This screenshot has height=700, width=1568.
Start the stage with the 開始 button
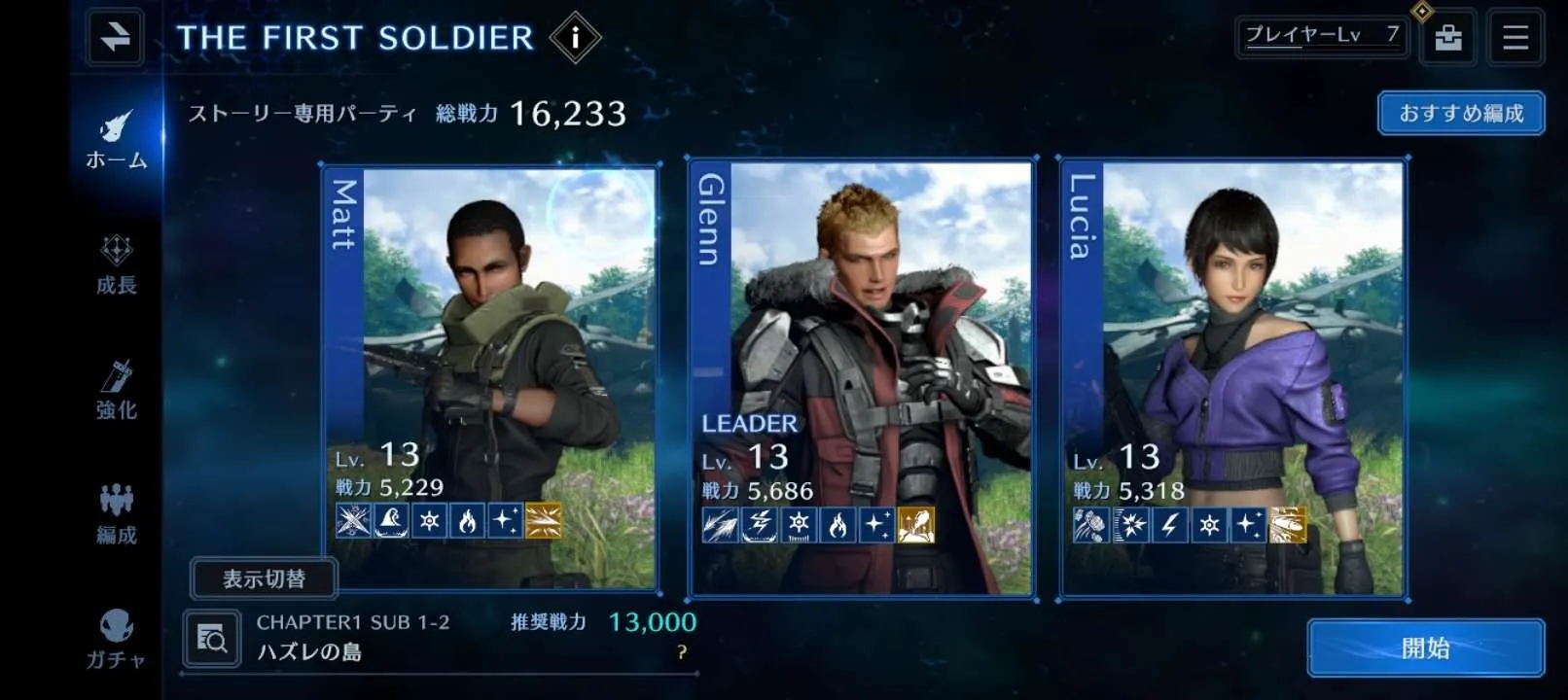pyautogui.click(x=1425, y=648)
